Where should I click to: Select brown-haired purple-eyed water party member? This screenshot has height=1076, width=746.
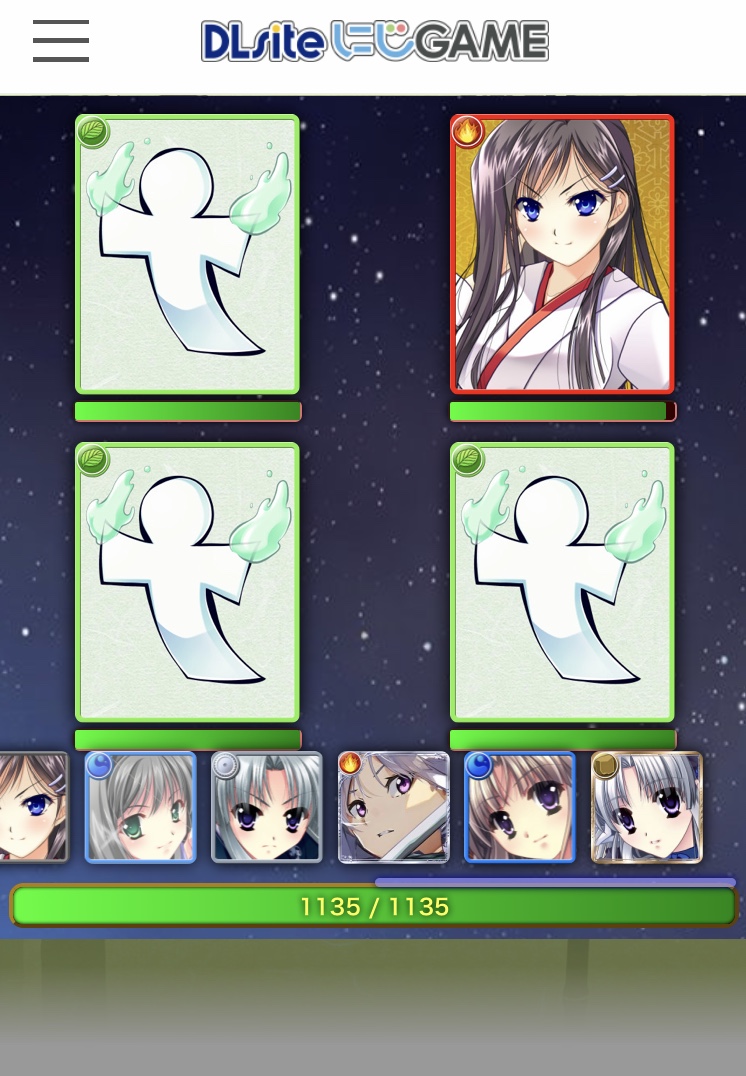[x=520, y=807]
